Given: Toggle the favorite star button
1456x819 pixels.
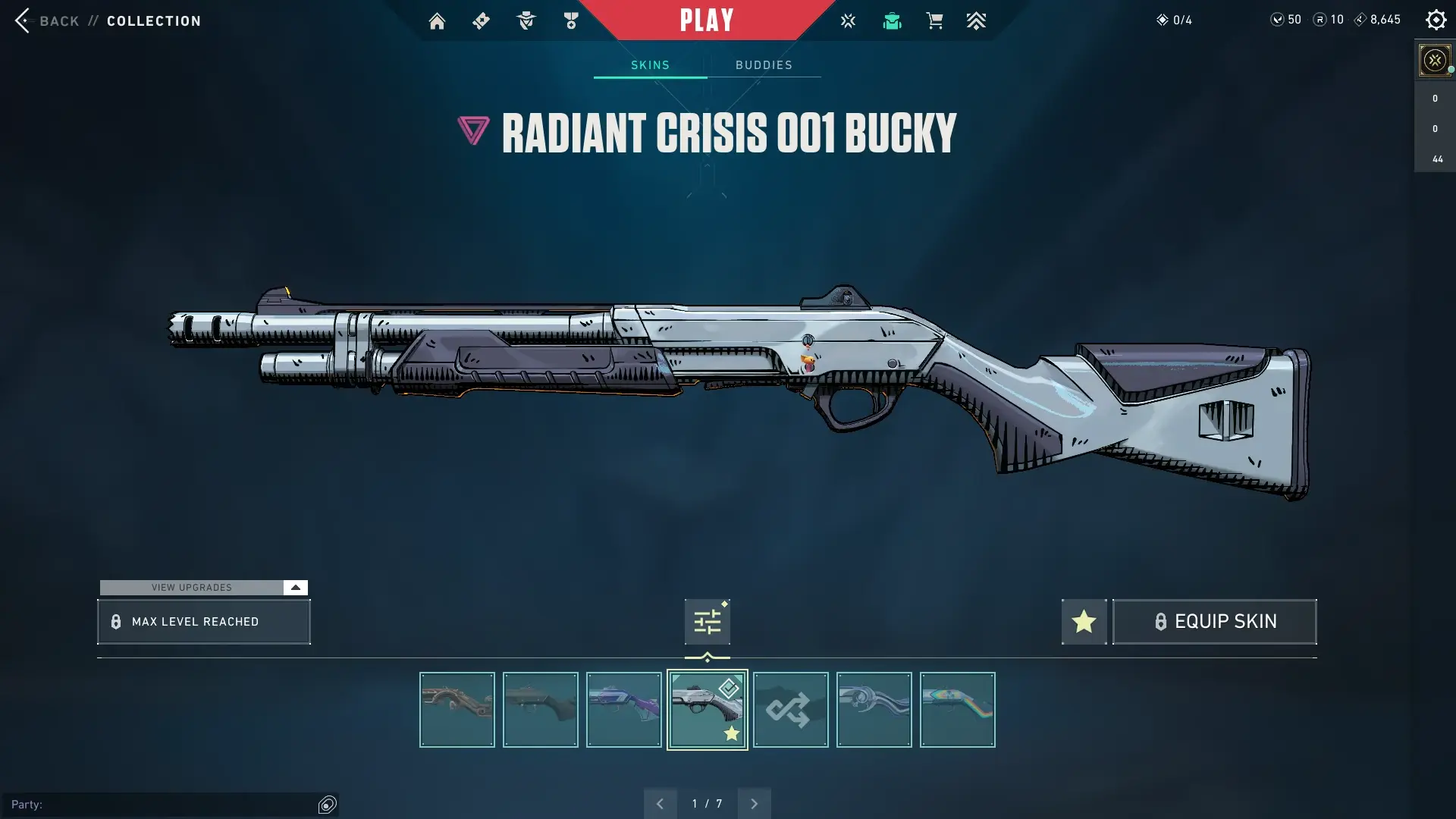Looking at the screenshot, I should [x=1084, y=622].
